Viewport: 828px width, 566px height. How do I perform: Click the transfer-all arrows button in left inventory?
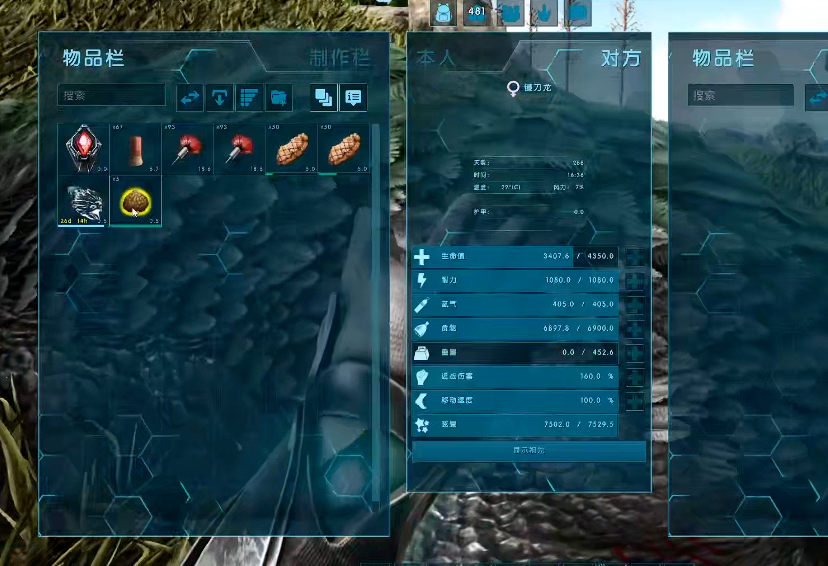[190, 97]
